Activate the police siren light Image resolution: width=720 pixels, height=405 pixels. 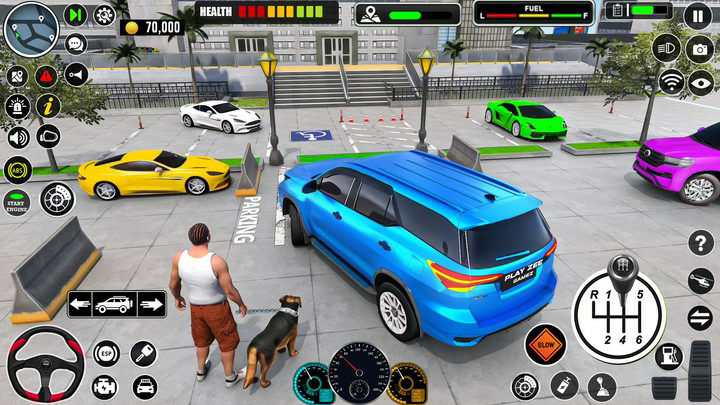pos(17,106)
